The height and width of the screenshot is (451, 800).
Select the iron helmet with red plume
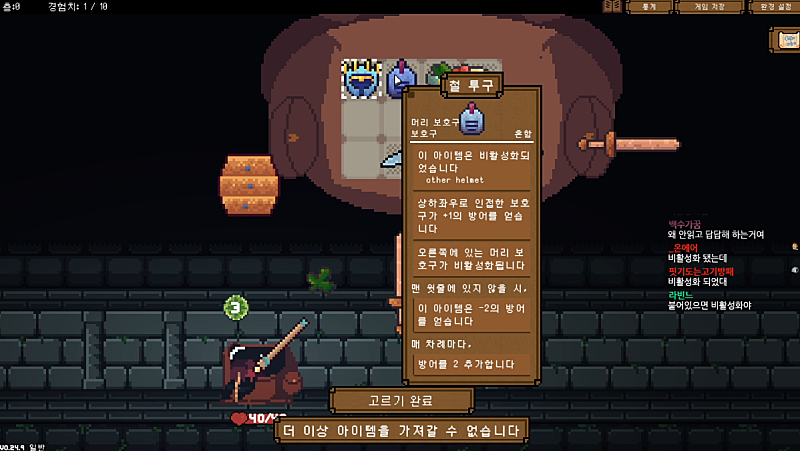pos(402,79)
